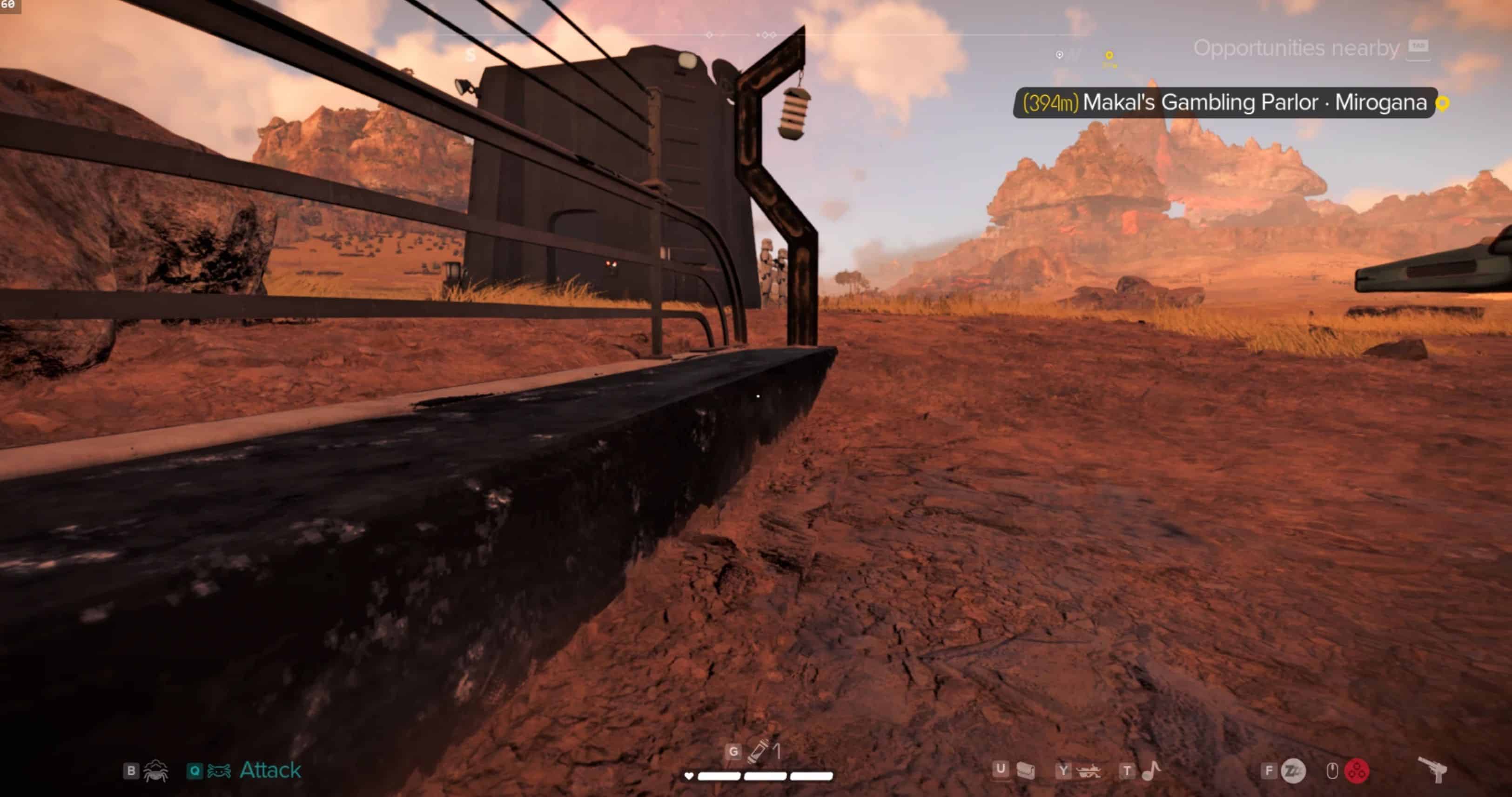Screen dimensions: 1512x797
Task: Click the yellow objective marker on the compass
Action: [1109, 56]
